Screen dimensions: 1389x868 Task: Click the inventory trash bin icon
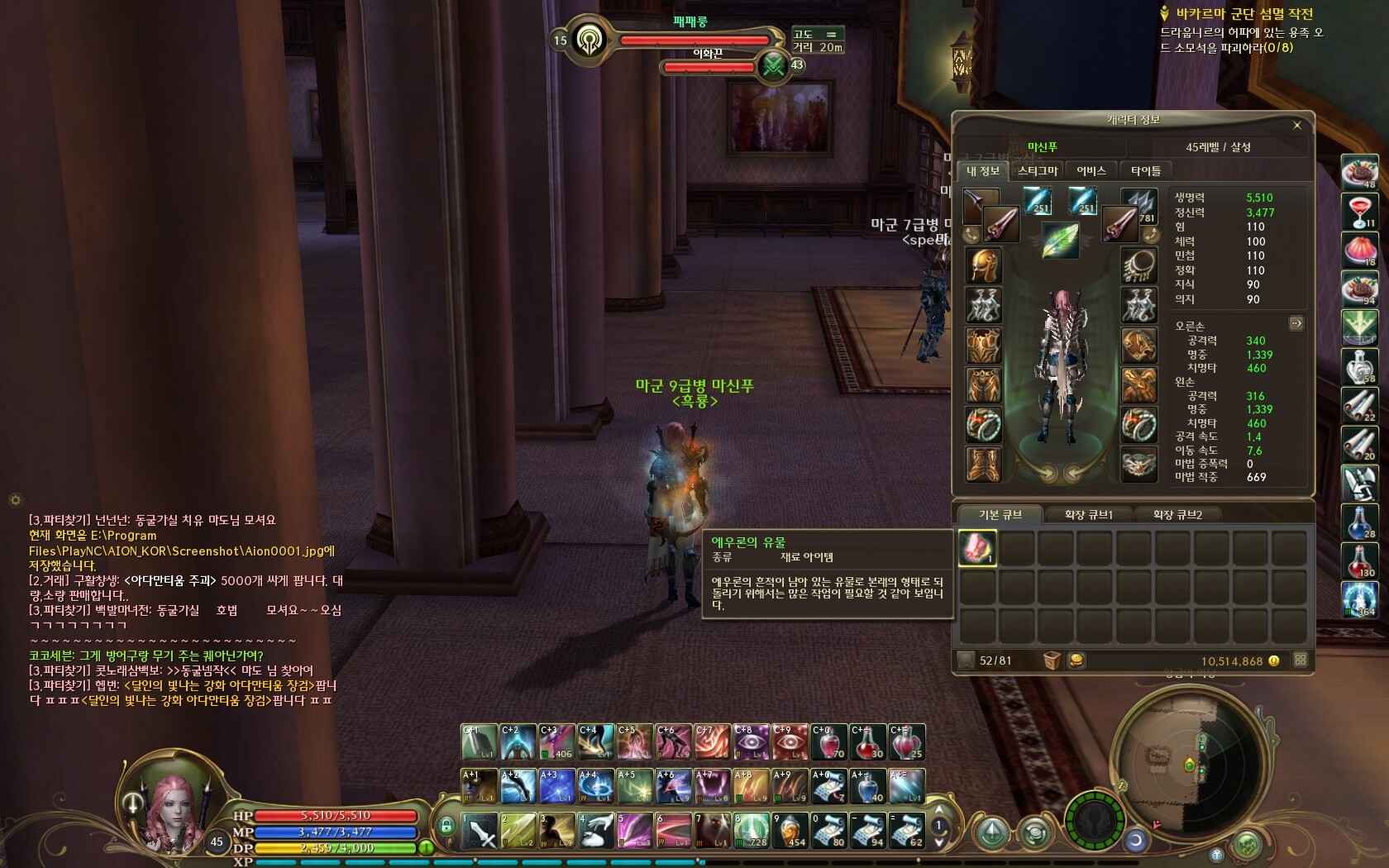[1051, 661]
